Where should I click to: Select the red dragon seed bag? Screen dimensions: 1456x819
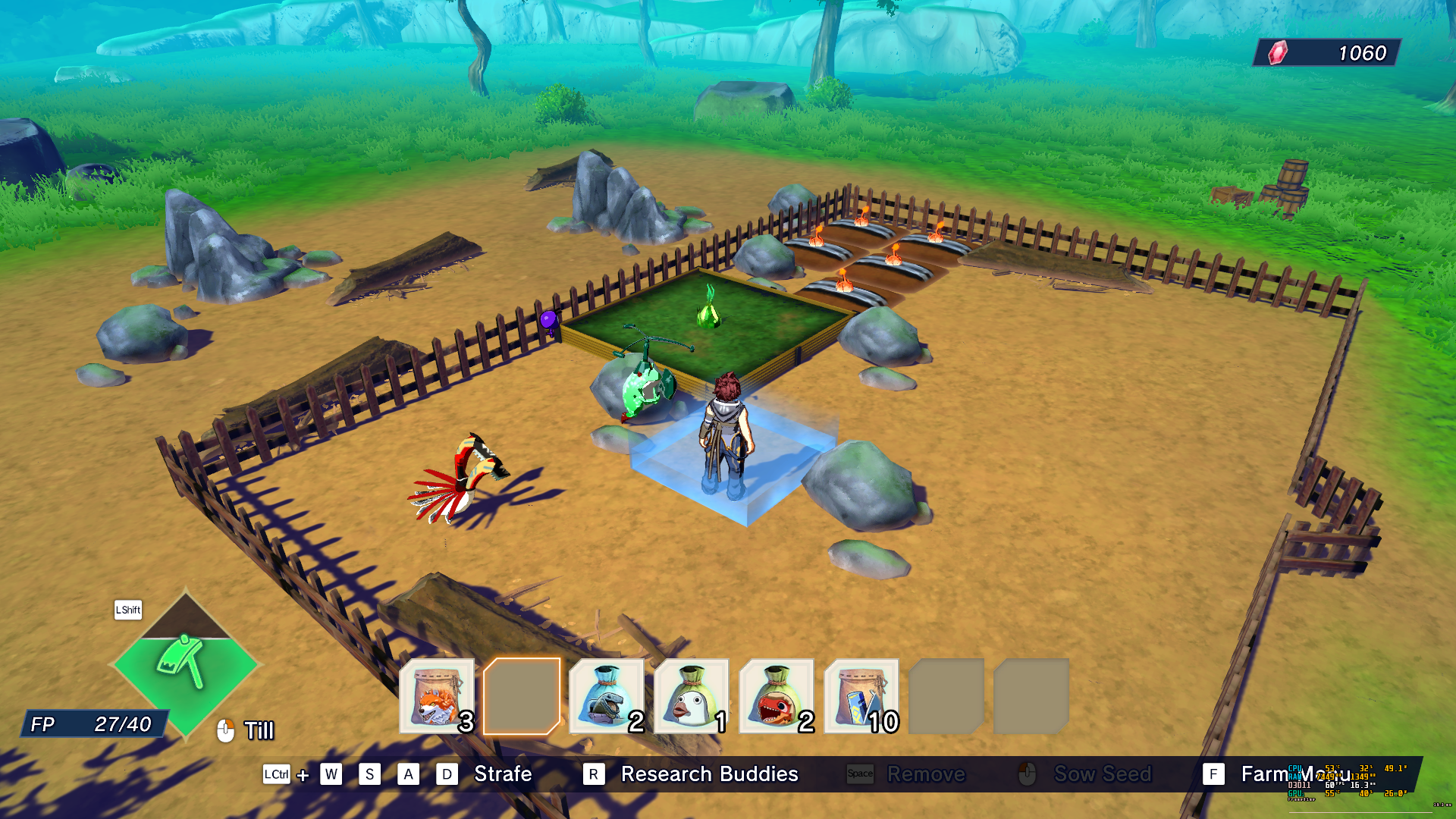(x=777, y=696)
